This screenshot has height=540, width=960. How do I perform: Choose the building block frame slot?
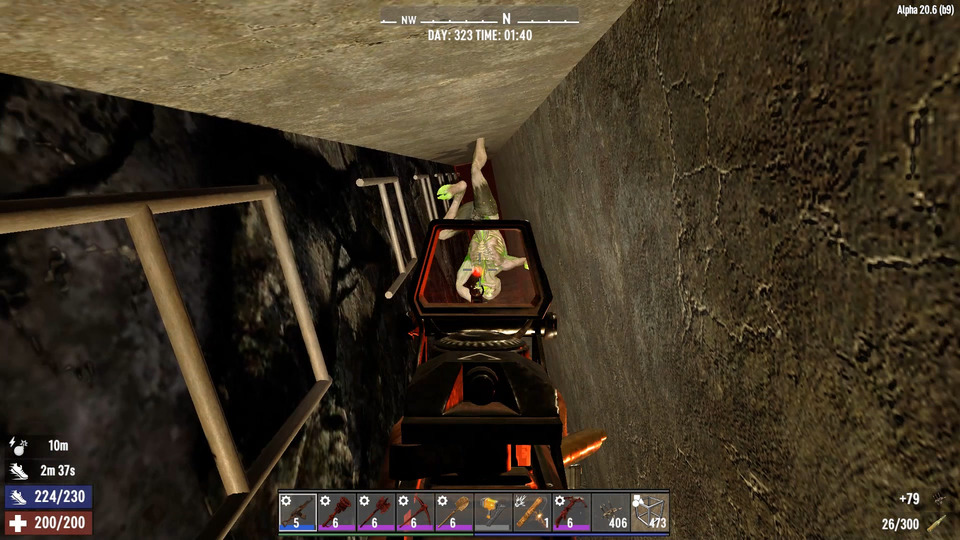point(649,511)
